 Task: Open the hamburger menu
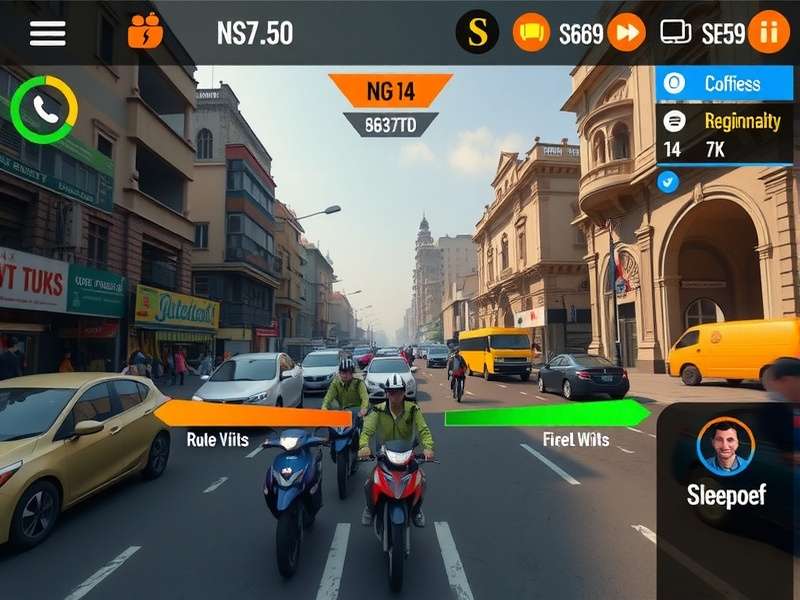tap(47, 33)
